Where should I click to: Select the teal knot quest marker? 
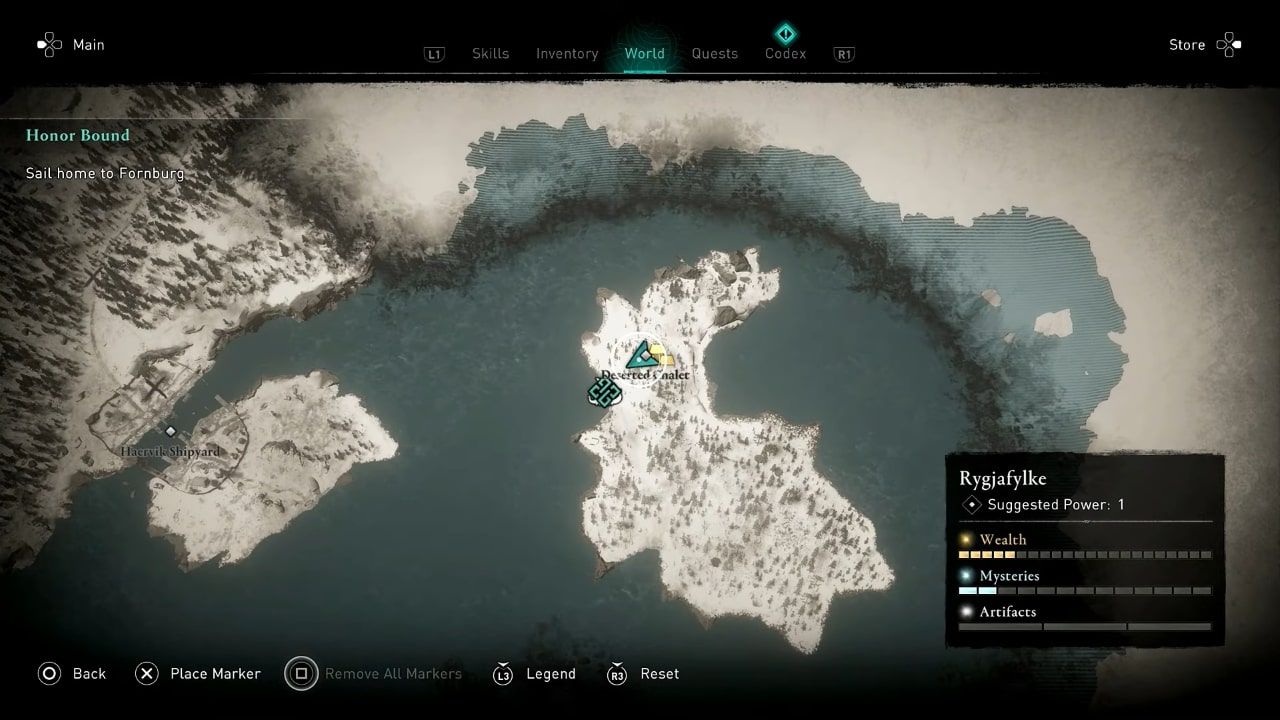point(603,391)
